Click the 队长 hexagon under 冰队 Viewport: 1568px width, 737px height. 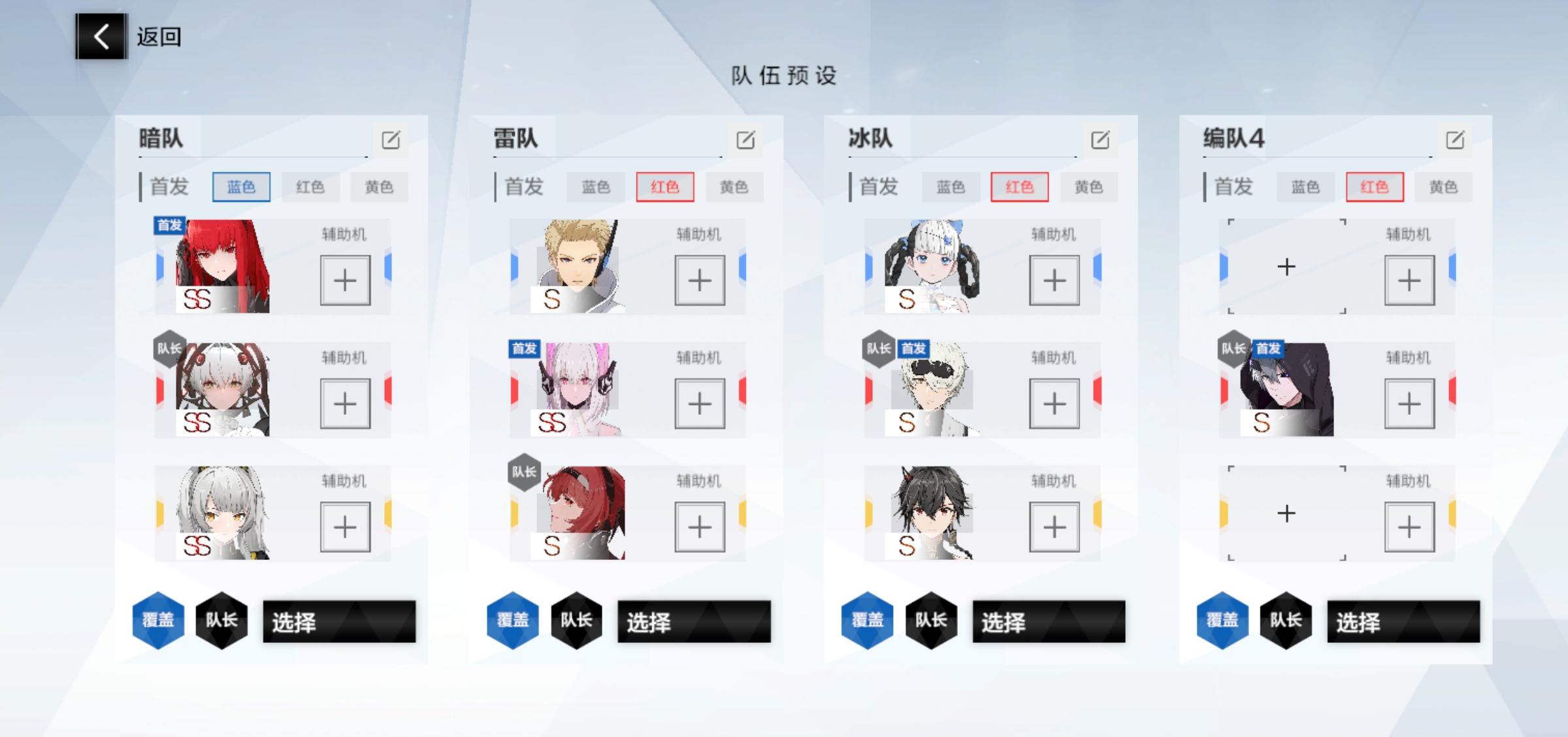click(930, 621)
